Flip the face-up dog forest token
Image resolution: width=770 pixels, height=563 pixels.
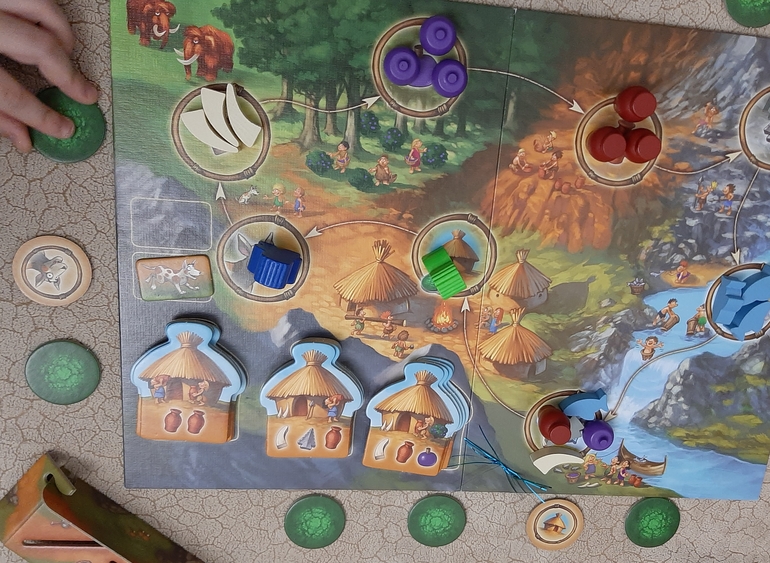coord(52,270)
